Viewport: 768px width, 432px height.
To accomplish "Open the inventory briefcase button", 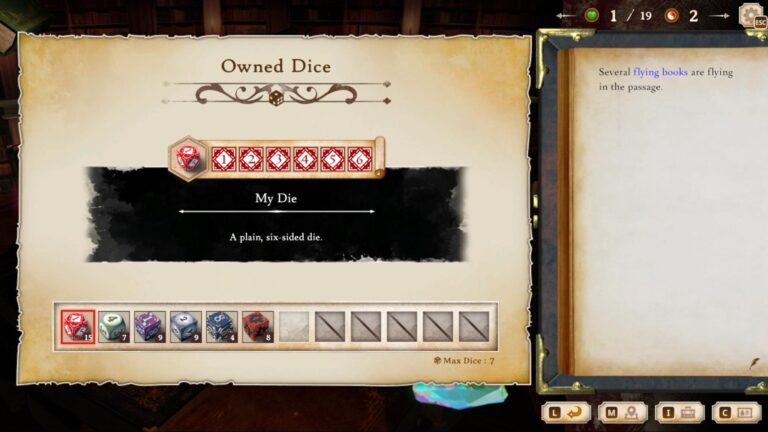I will pos(680,412).
